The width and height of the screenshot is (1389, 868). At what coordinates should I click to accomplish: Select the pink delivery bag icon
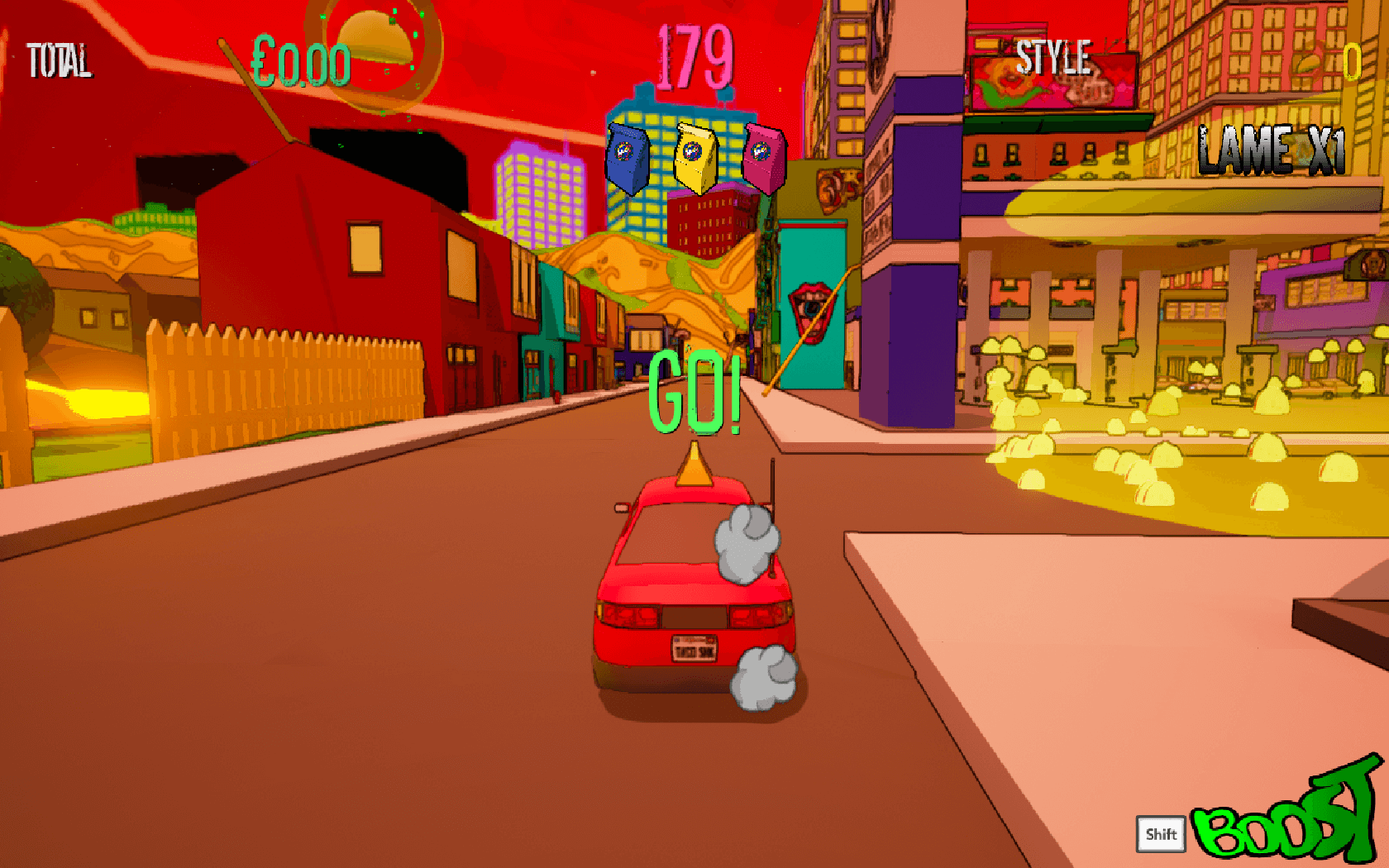pyautogui.click(x=764, y=158)
